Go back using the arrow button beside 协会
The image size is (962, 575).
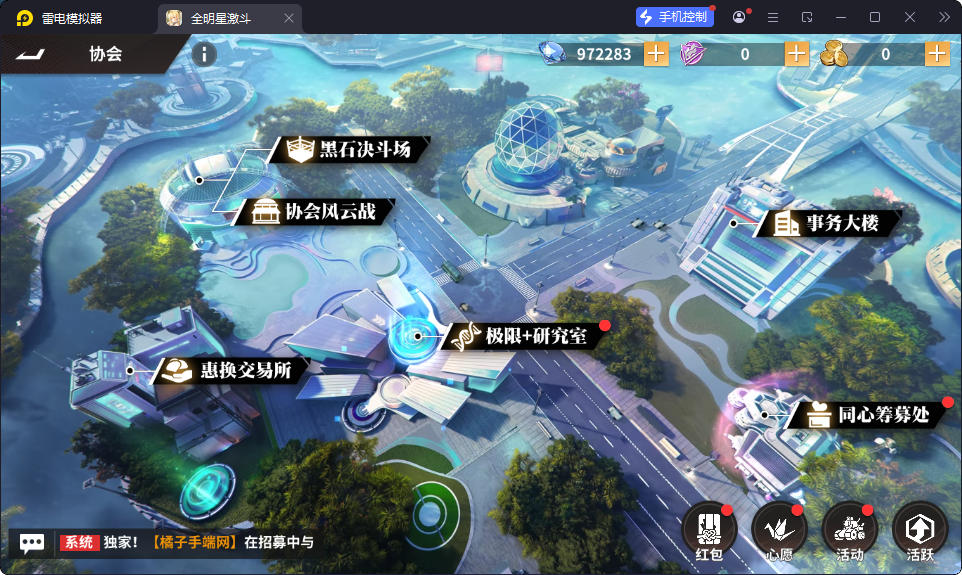tap(32, 53)
